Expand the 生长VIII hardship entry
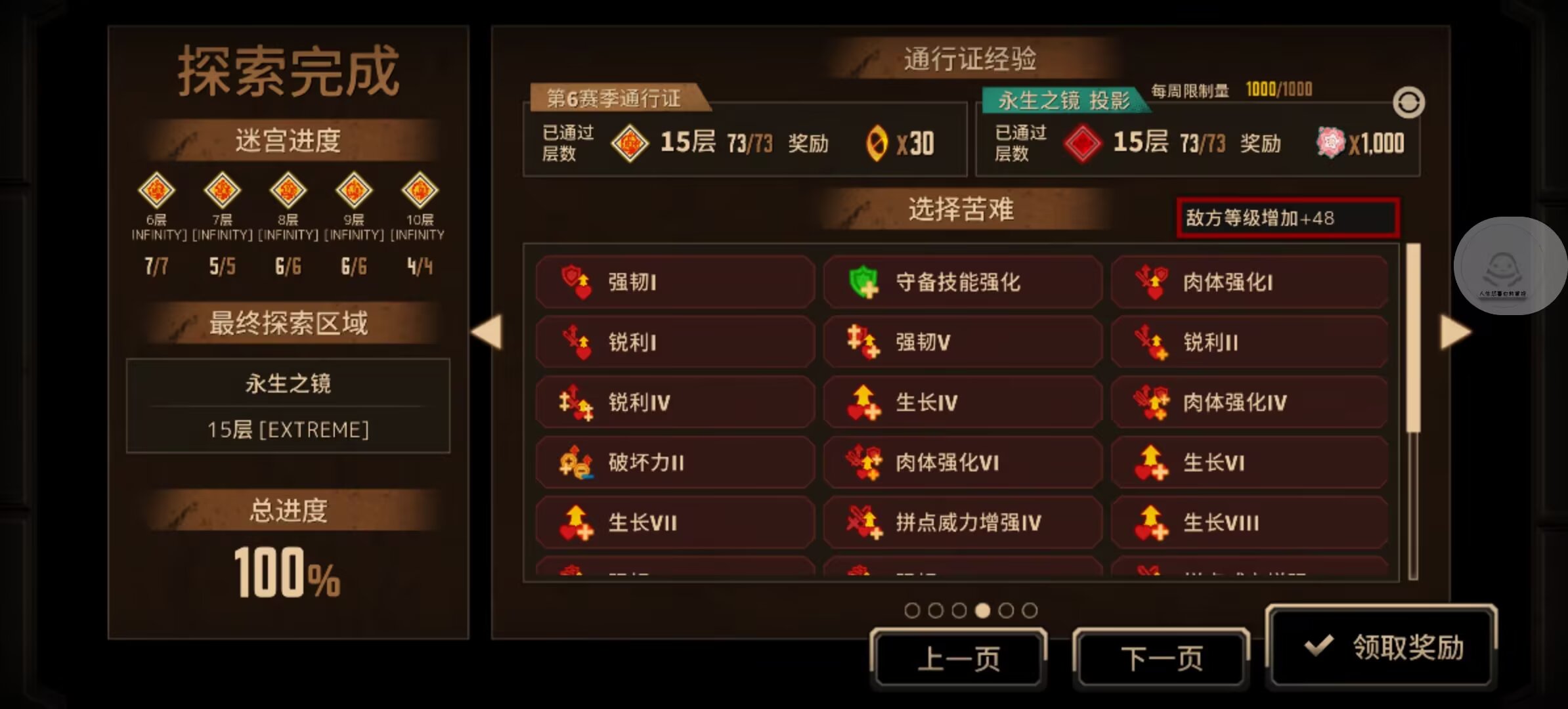 1248,522
